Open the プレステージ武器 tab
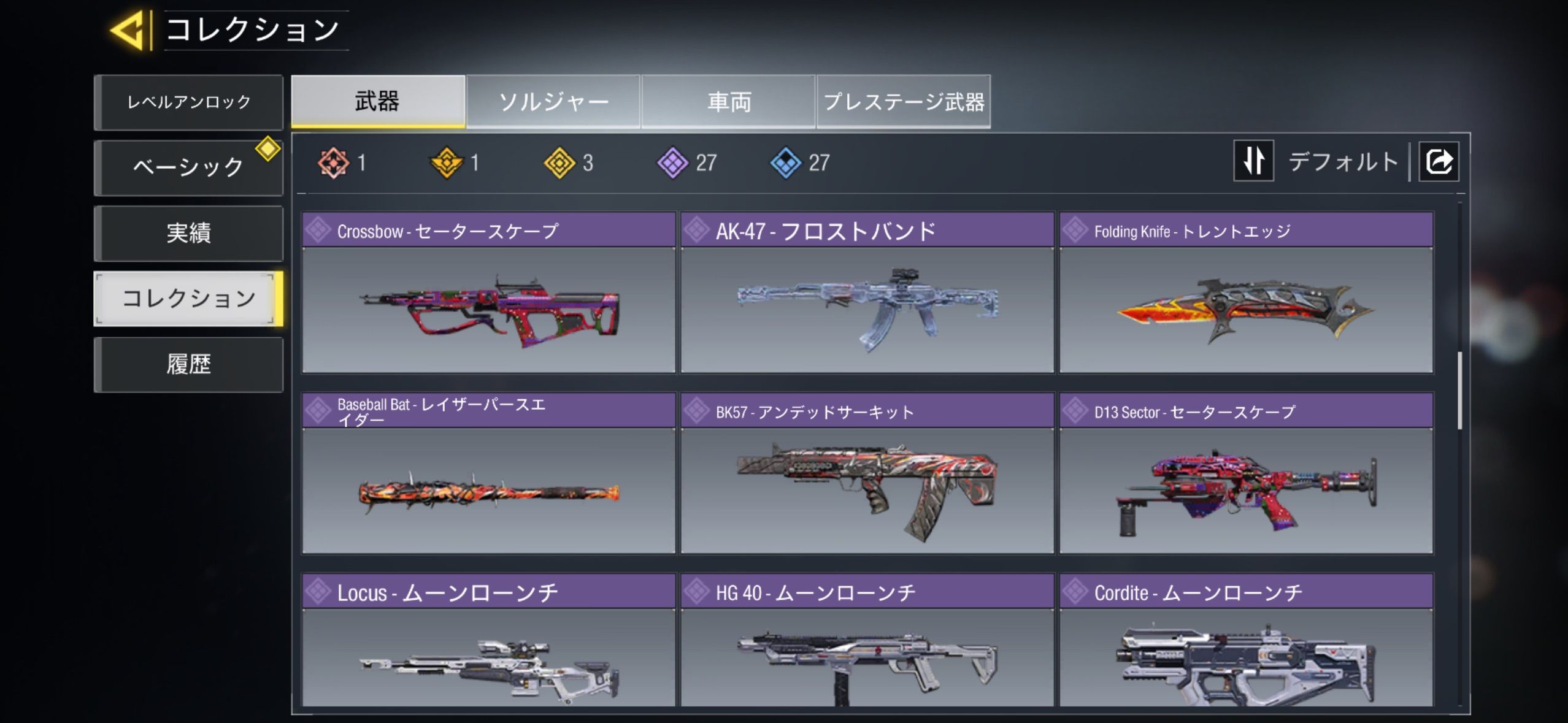This screenshot has height=723, width=1568. (x=904, y=101)
